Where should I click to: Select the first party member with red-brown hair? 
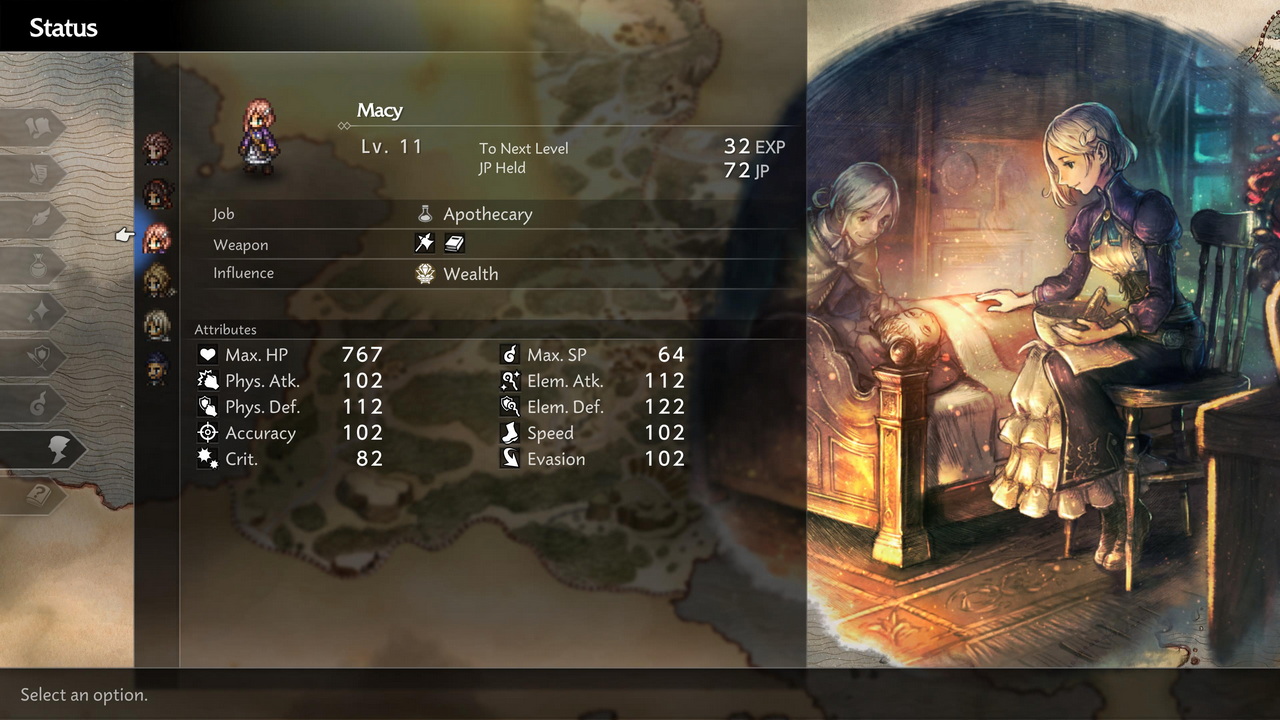pyautogui.click(x=157, y=149)
